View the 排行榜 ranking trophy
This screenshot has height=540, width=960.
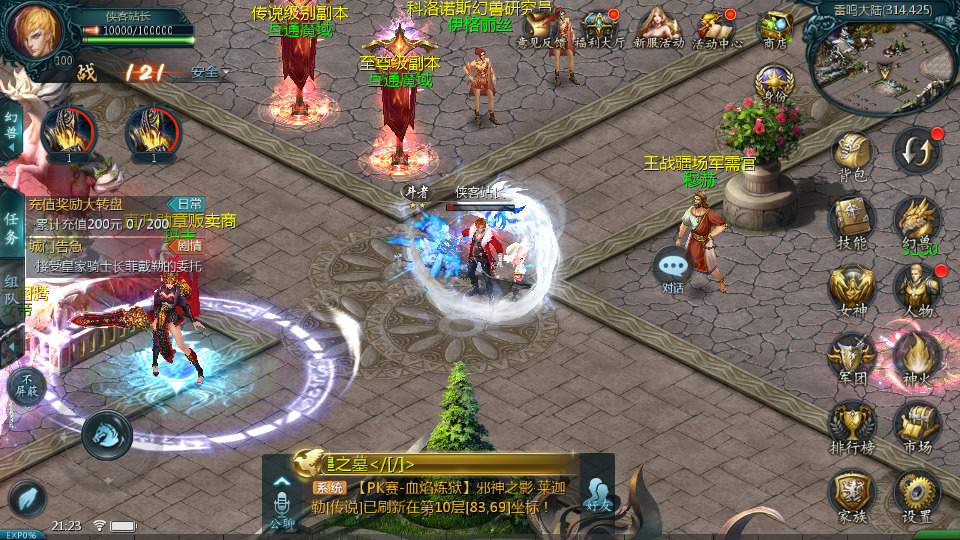click(852, 424)
